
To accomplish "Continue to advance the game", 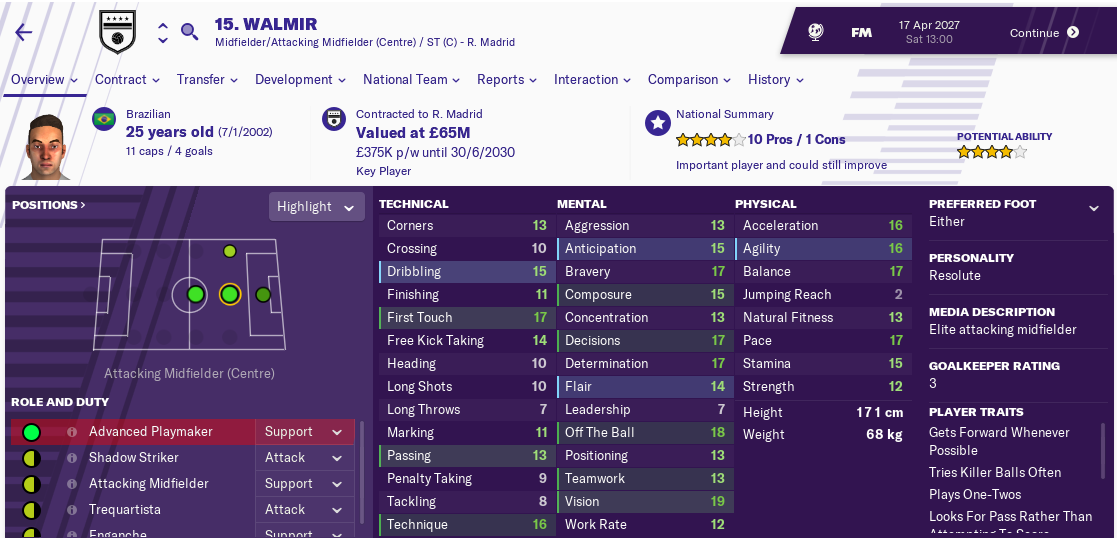I will pos(1044,32).
